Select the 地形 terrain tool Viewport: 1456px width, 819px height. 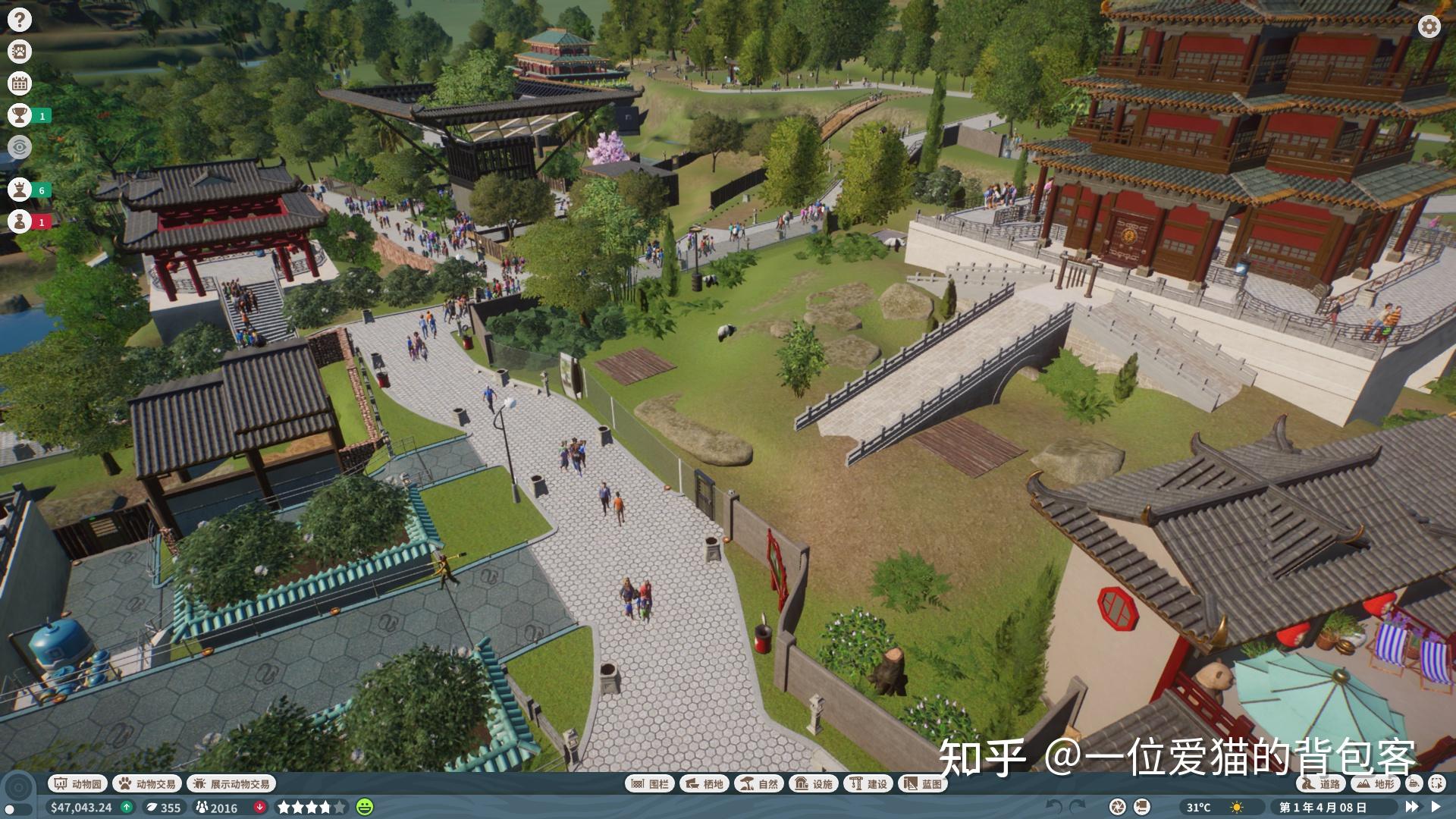pos(1376,784)
